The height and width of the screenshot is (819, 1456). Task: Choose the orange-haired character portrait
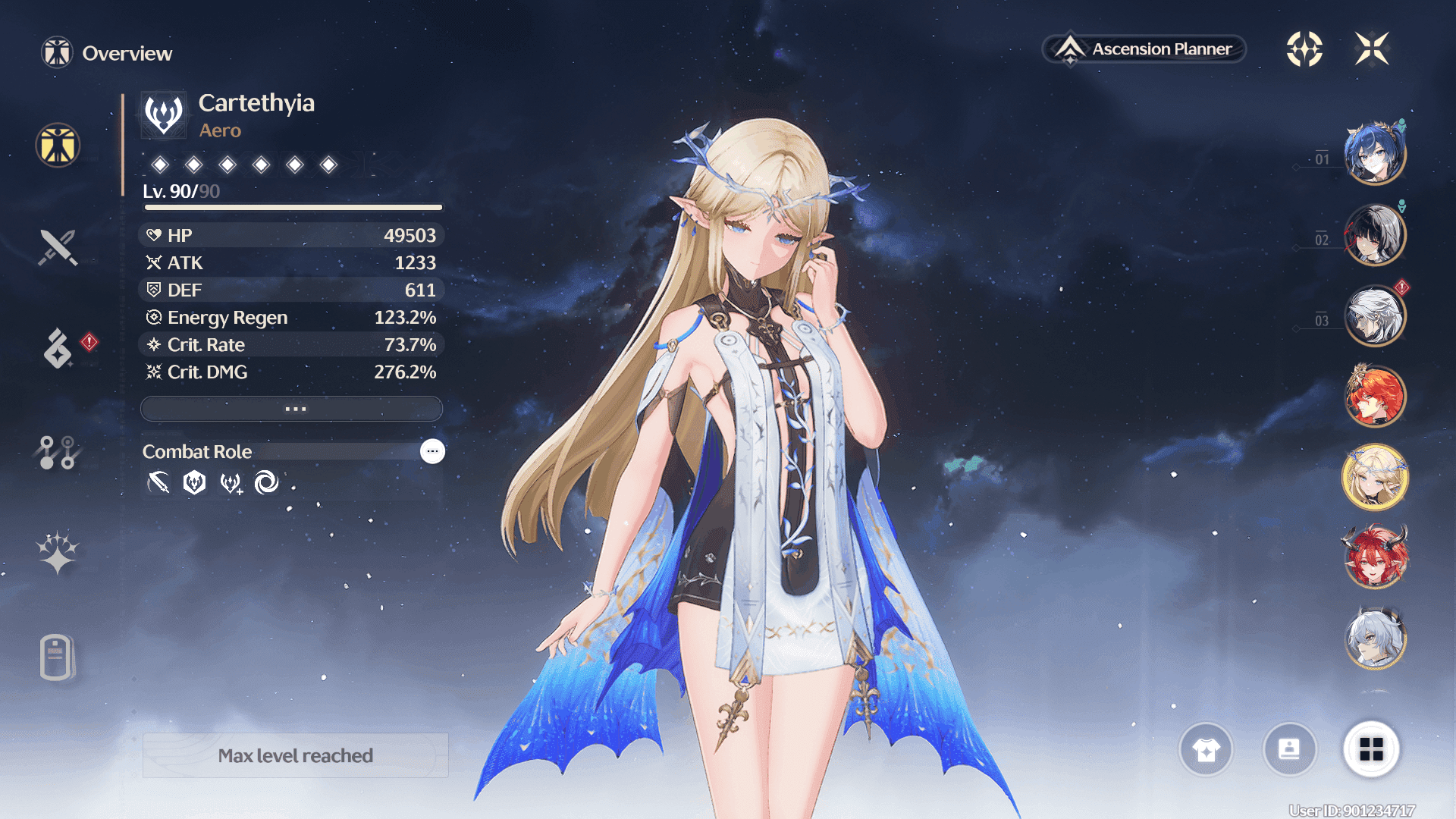1375,397
